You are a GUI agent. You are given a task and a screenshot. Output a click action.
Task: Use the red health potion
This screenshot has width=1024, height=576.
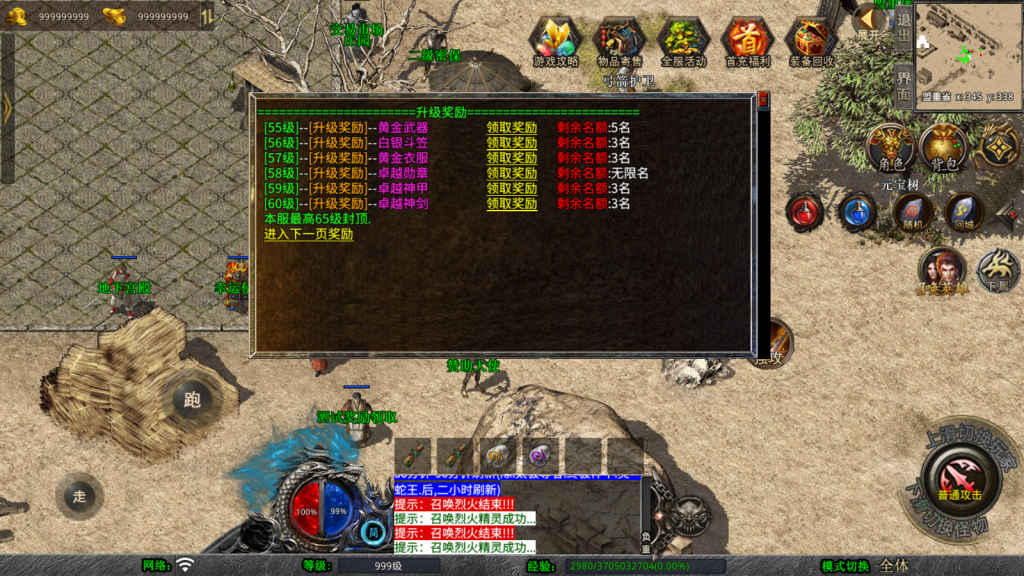(804, 211)
